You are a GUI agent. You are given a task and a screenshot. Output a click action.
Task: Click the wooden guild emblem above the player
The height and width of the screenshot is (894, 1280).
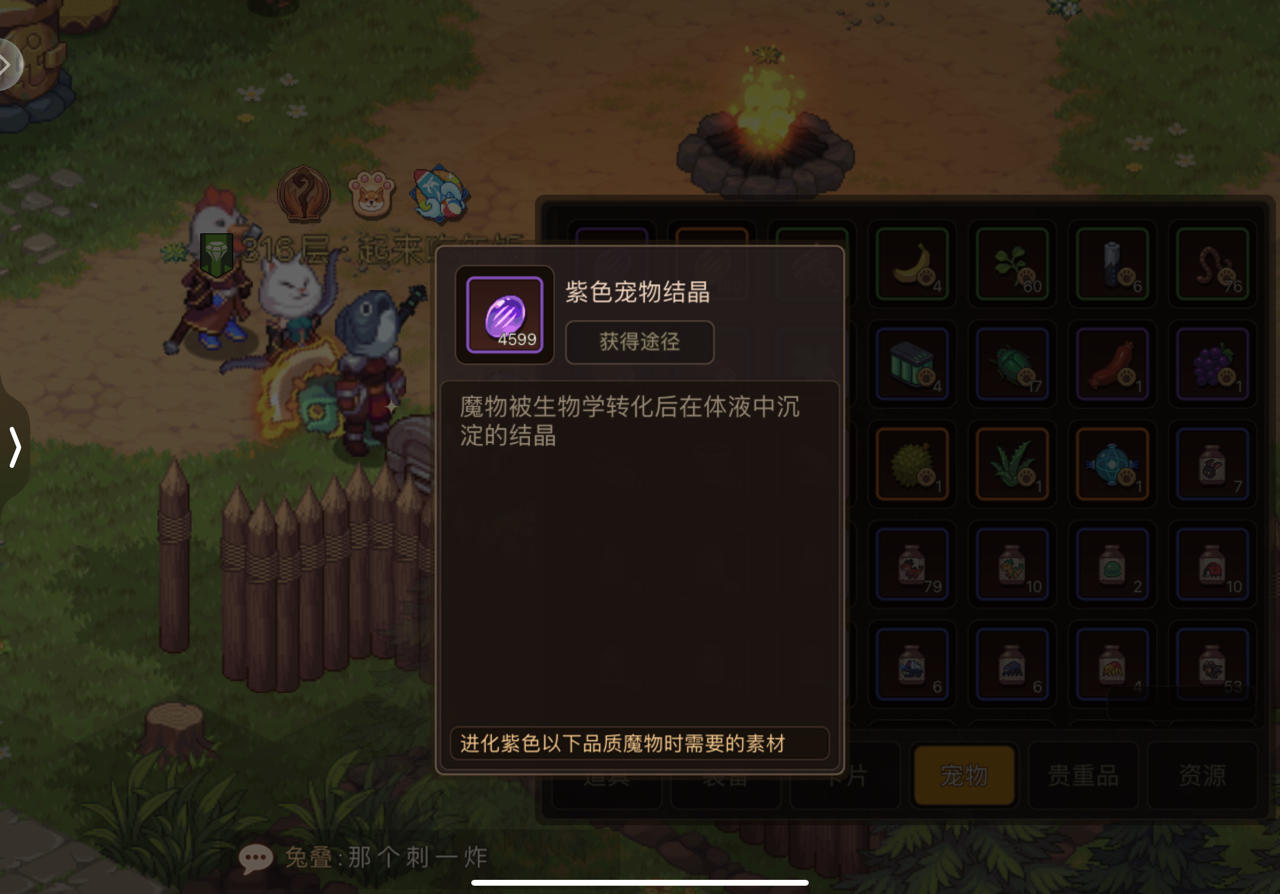(x=302, y=195)
